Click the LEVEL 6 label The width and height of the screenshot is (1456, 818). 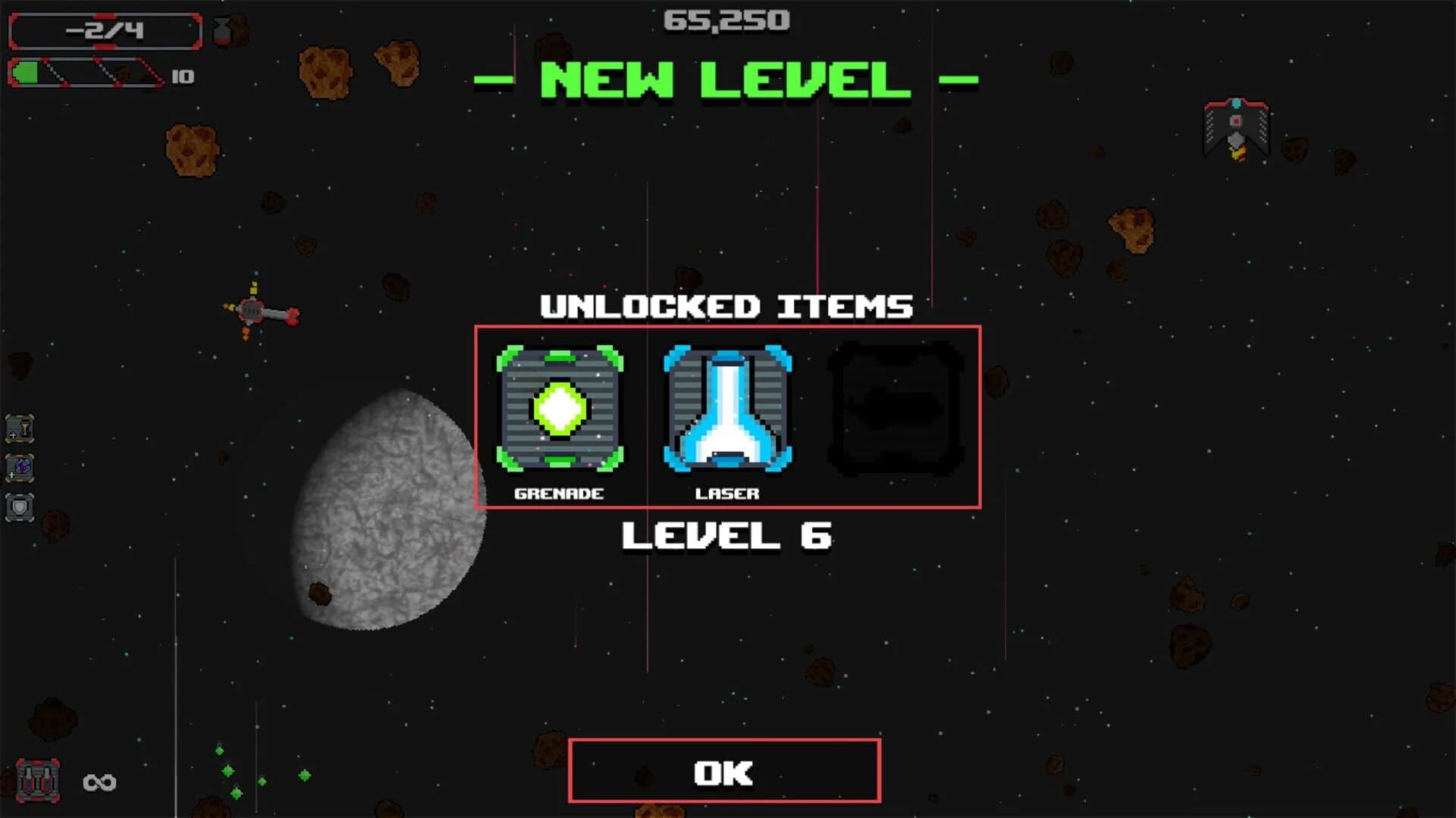point(726,537)
